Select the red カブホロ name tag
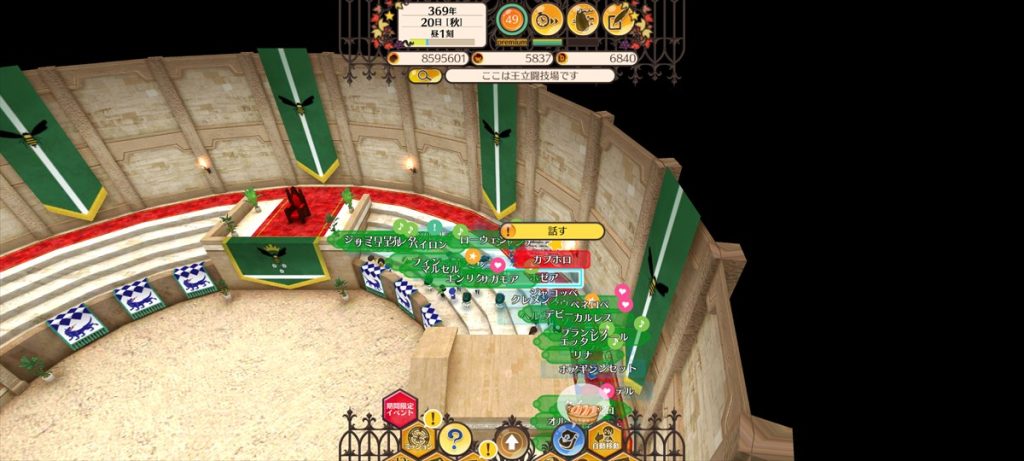The image size is (1024, 461). [552, 259]
